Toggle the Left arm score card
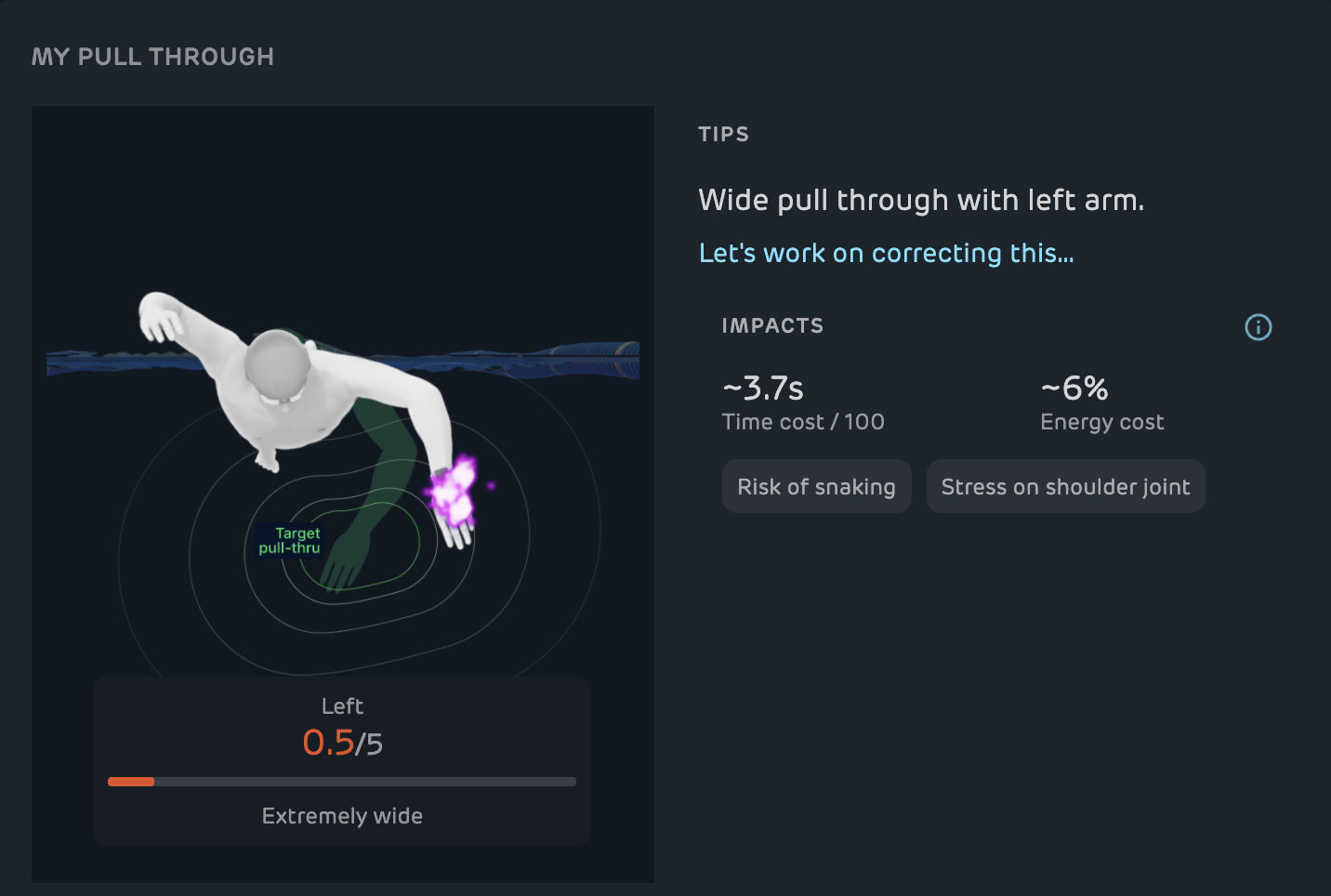Image resolution: width=1331 pixels, height=896 pixels. tap(341, 760)
